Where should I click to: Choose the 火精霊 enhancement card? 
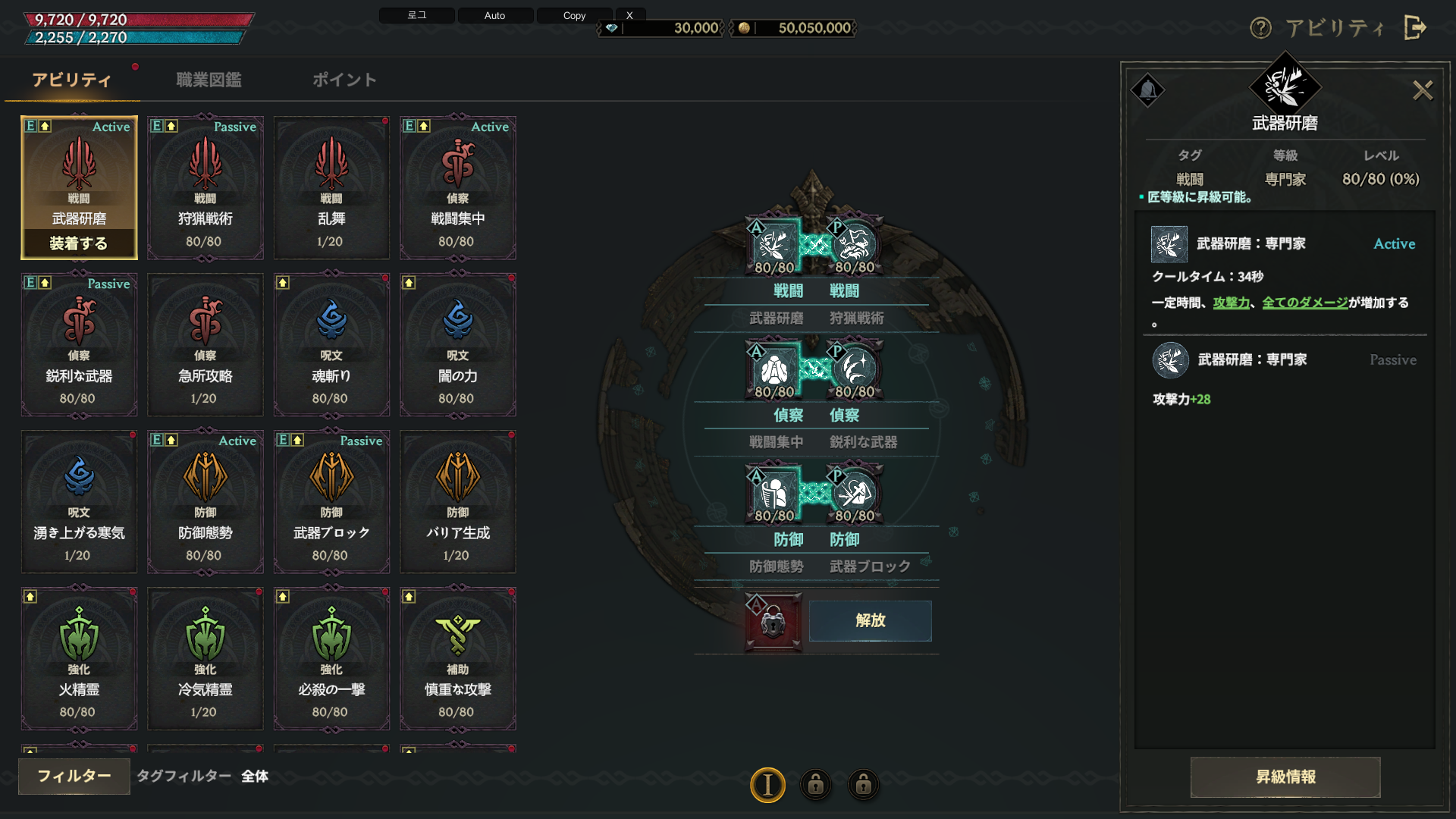(79, 659)
